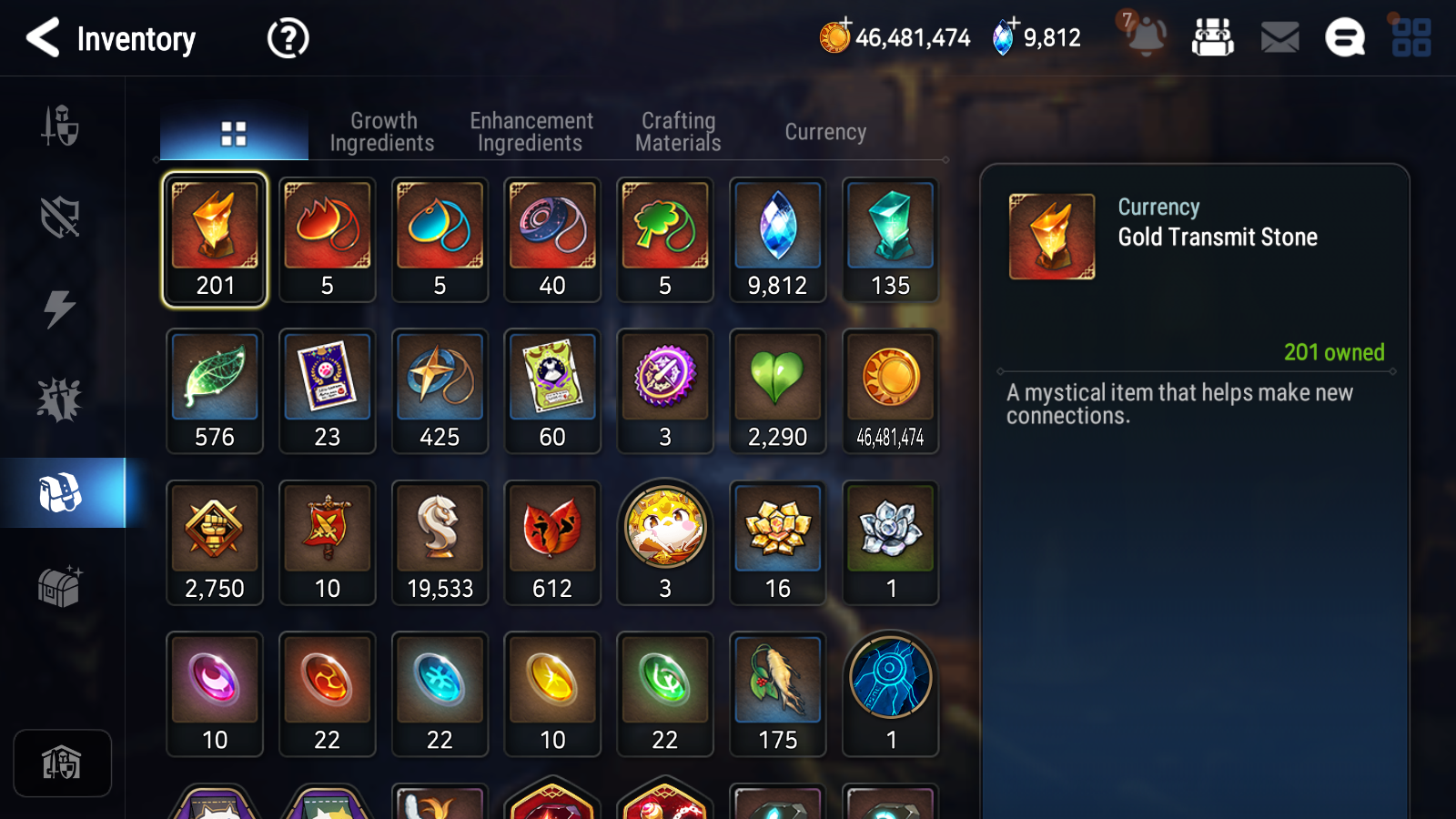Go back from the Inventory screen
1456x819 pixels.
coord(43,38)
